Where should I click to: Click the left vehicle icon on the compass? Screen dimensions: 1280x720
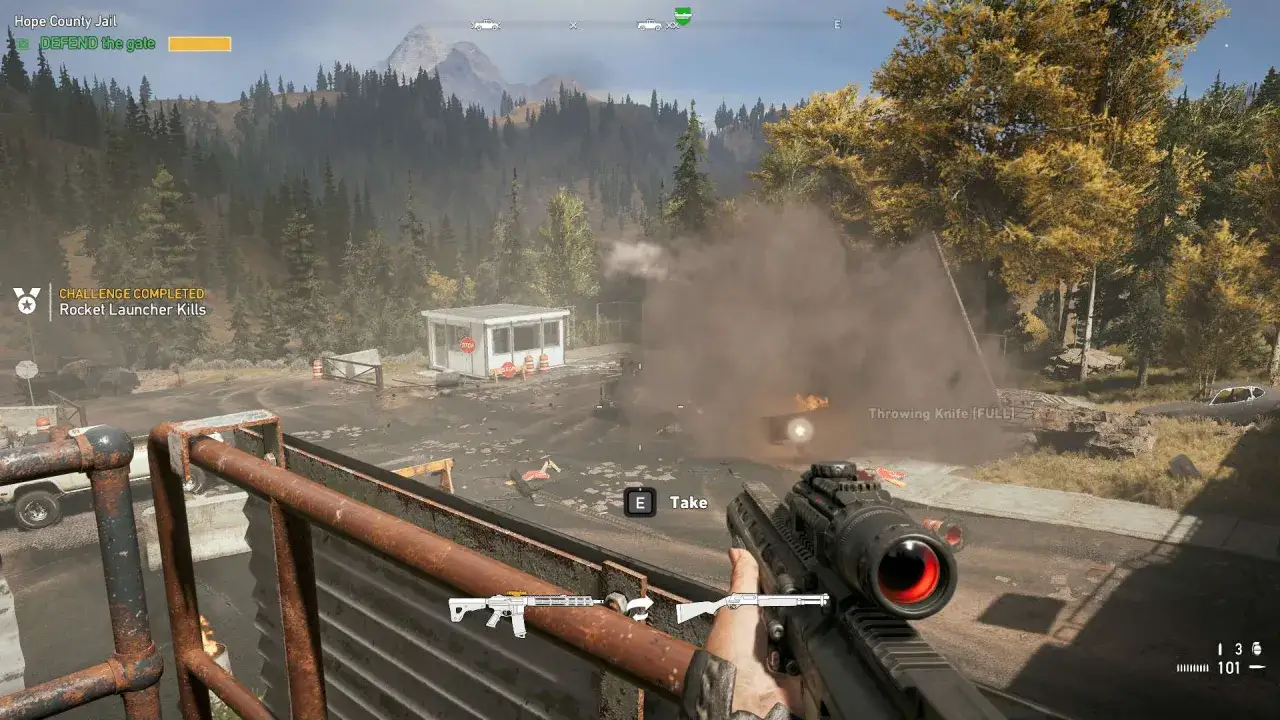[486, 25]
